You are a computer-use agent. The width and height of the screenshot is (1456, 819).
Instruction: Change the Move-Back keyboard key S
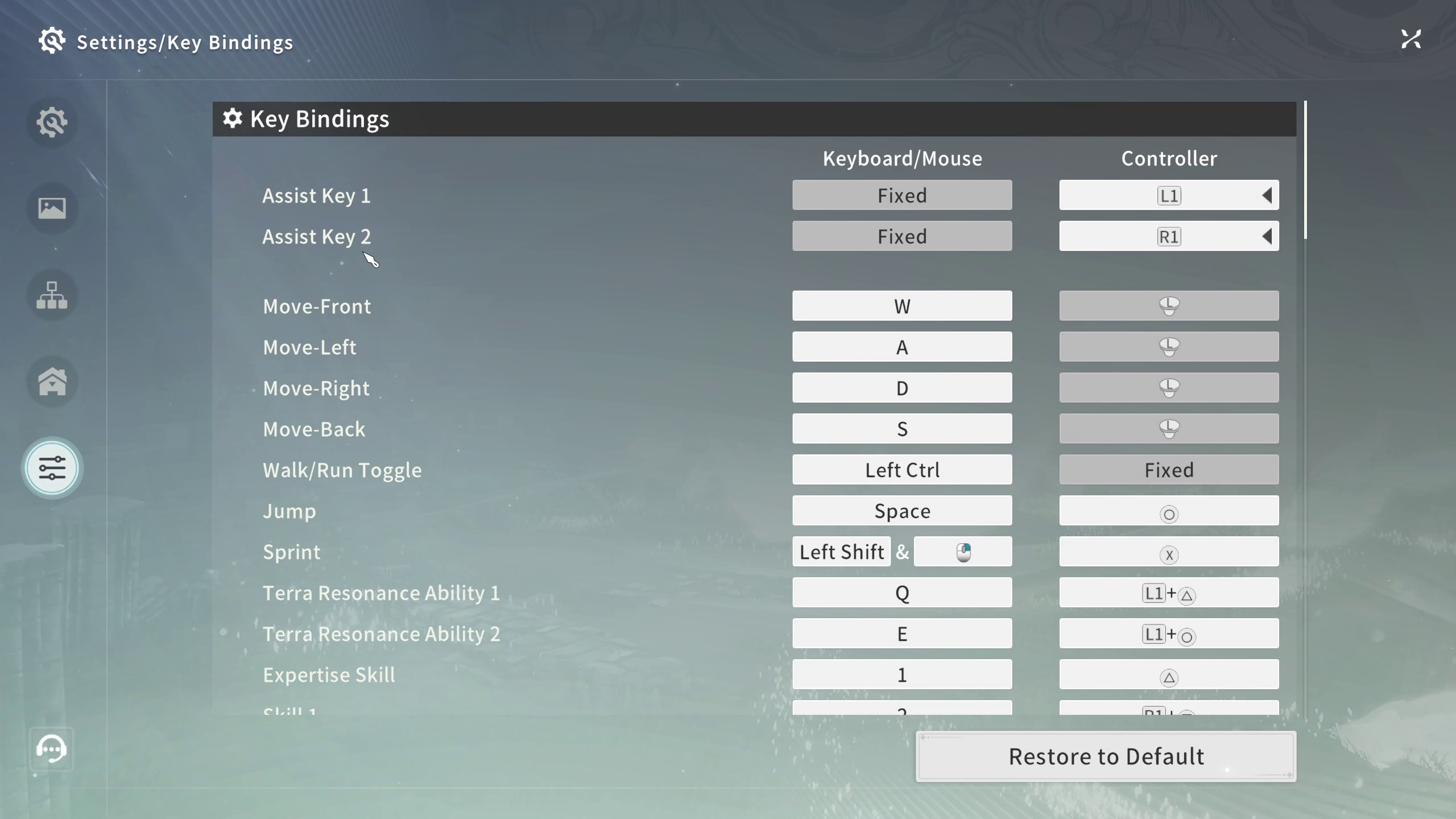click(x=902, y=429)
